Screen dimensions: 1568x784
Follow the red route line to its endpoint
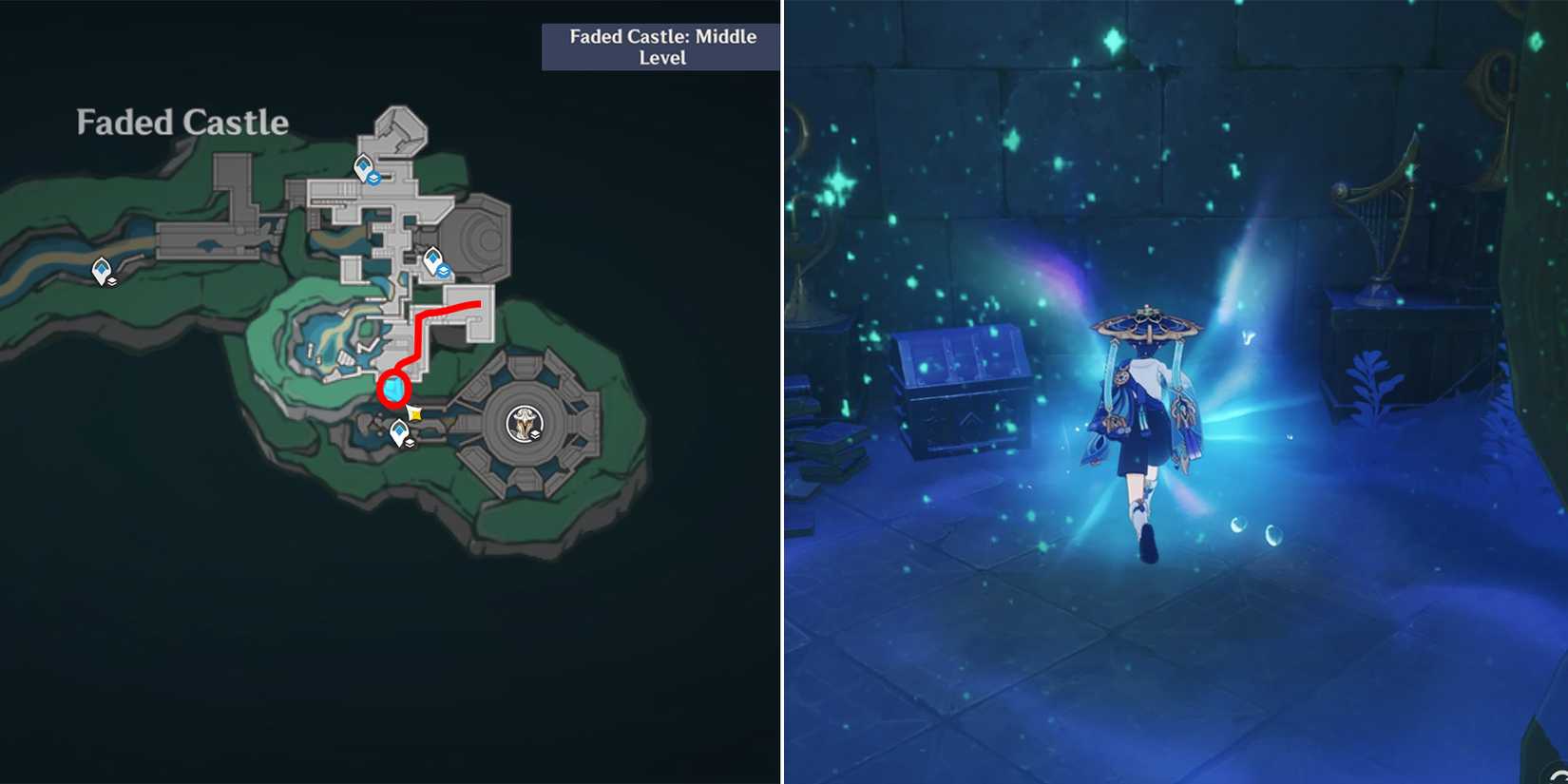480,304
